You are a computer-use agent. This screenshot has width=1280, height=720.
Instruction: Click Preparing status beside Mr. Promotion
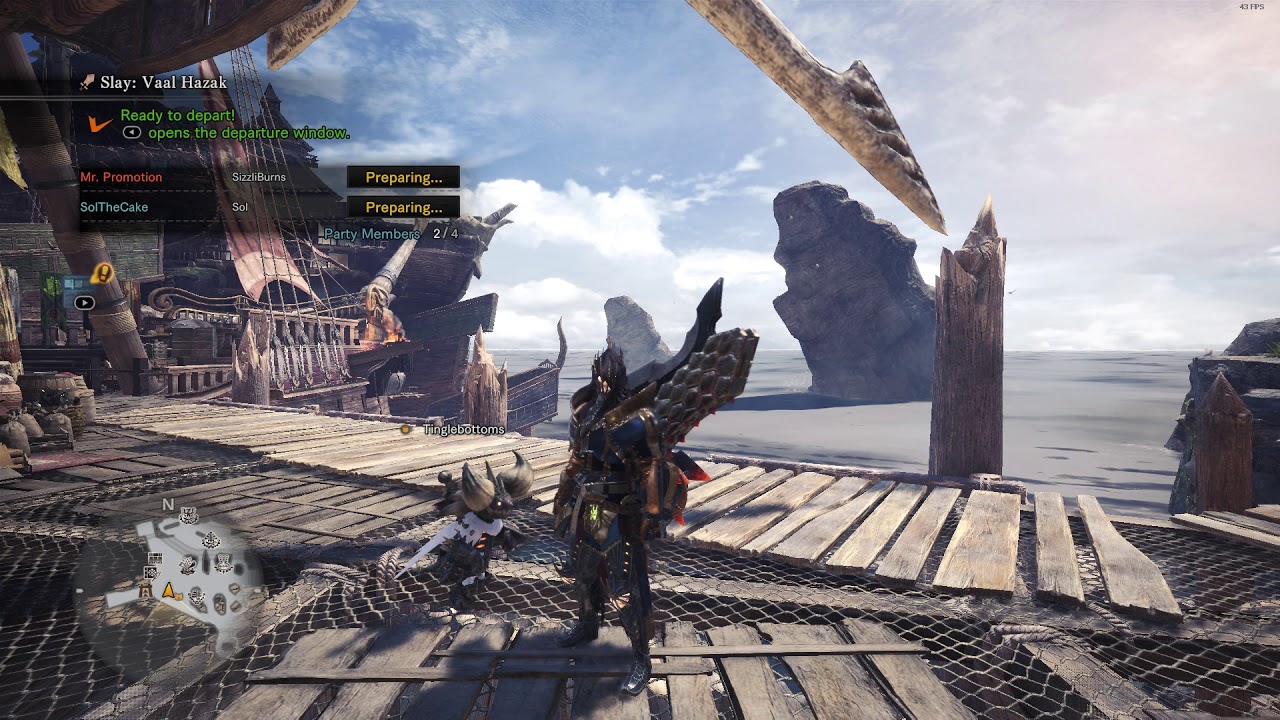coord(403,177)
